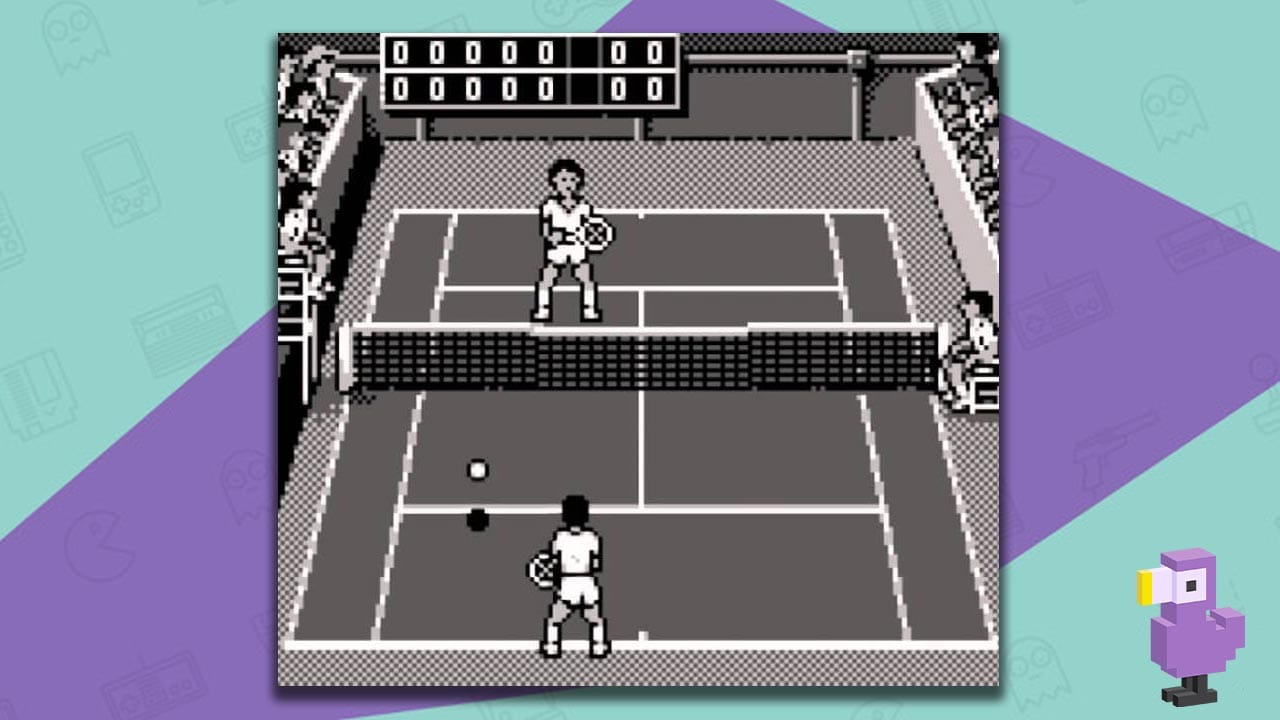Click the top row of the scoreboard

(520, 55)
